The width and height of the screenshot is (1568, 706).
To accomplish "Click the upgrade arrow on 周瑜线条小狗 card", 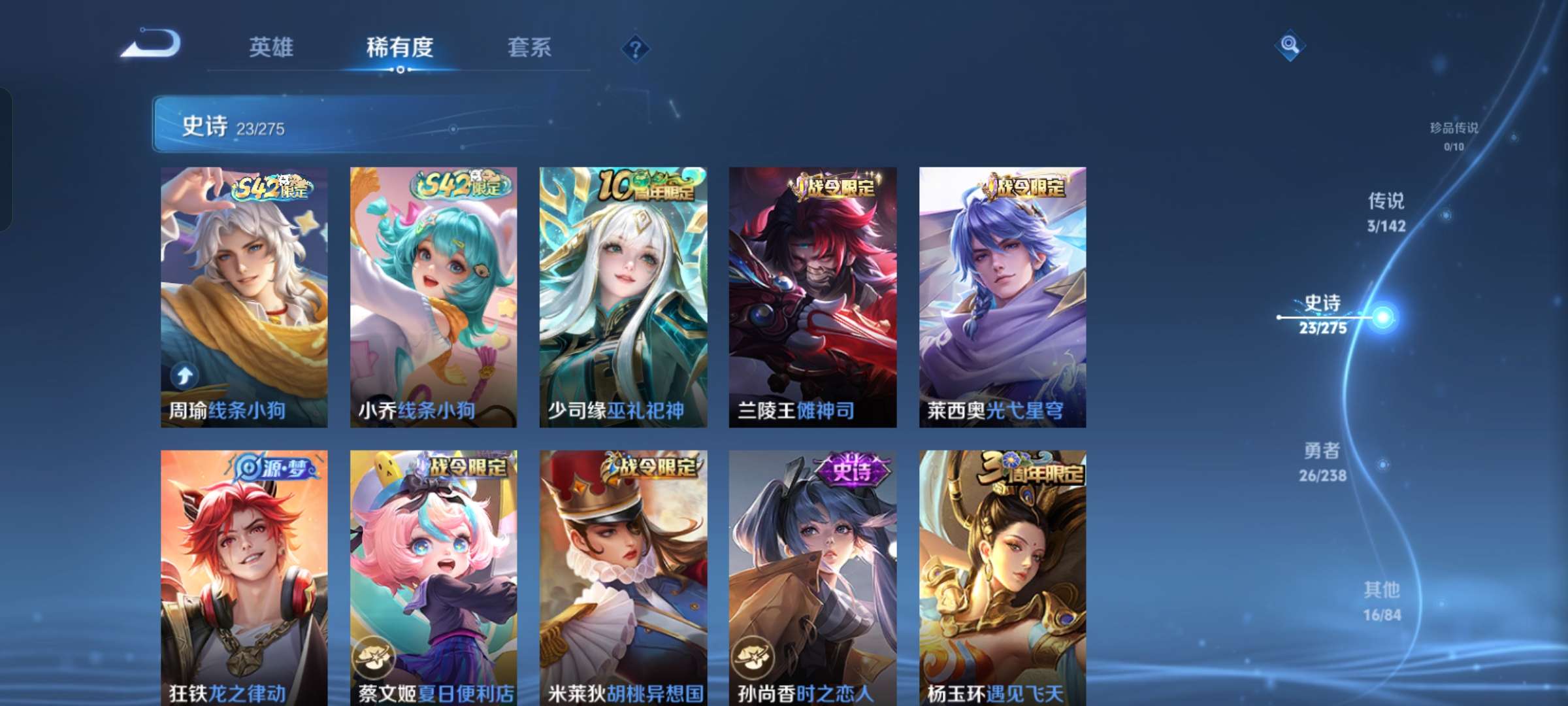I will click(185, 375).
